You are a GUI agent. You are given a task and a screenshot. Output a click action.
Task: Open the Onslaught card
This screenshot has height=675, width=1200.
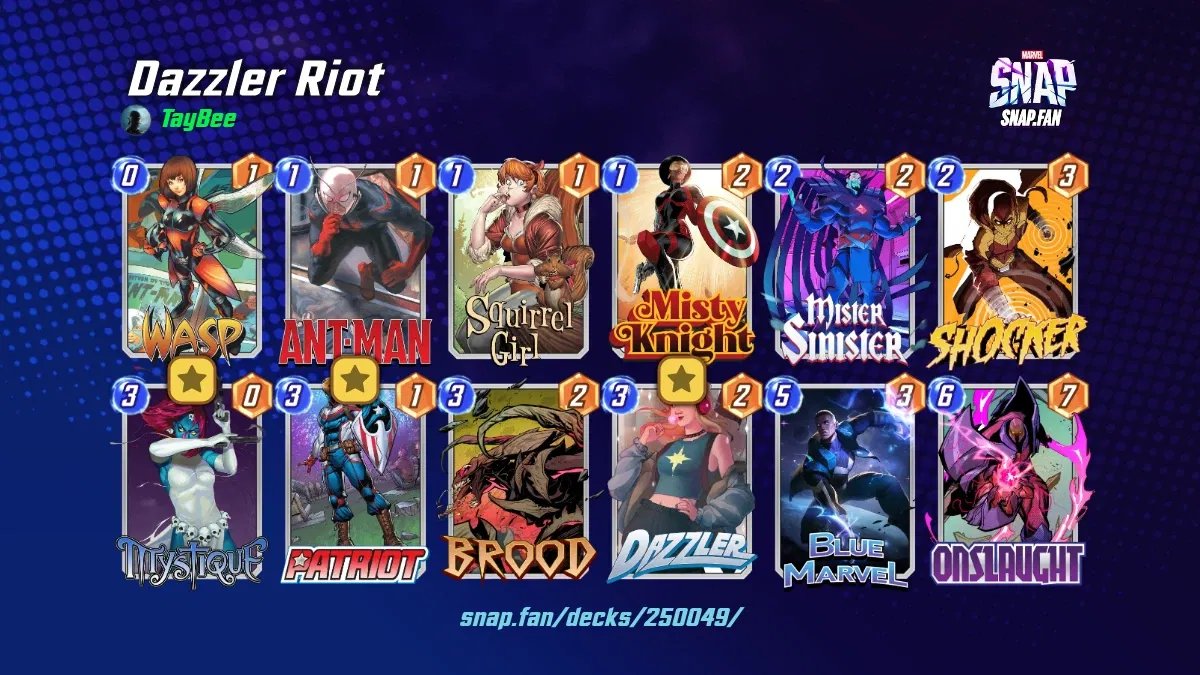[x=1010, y=482]
